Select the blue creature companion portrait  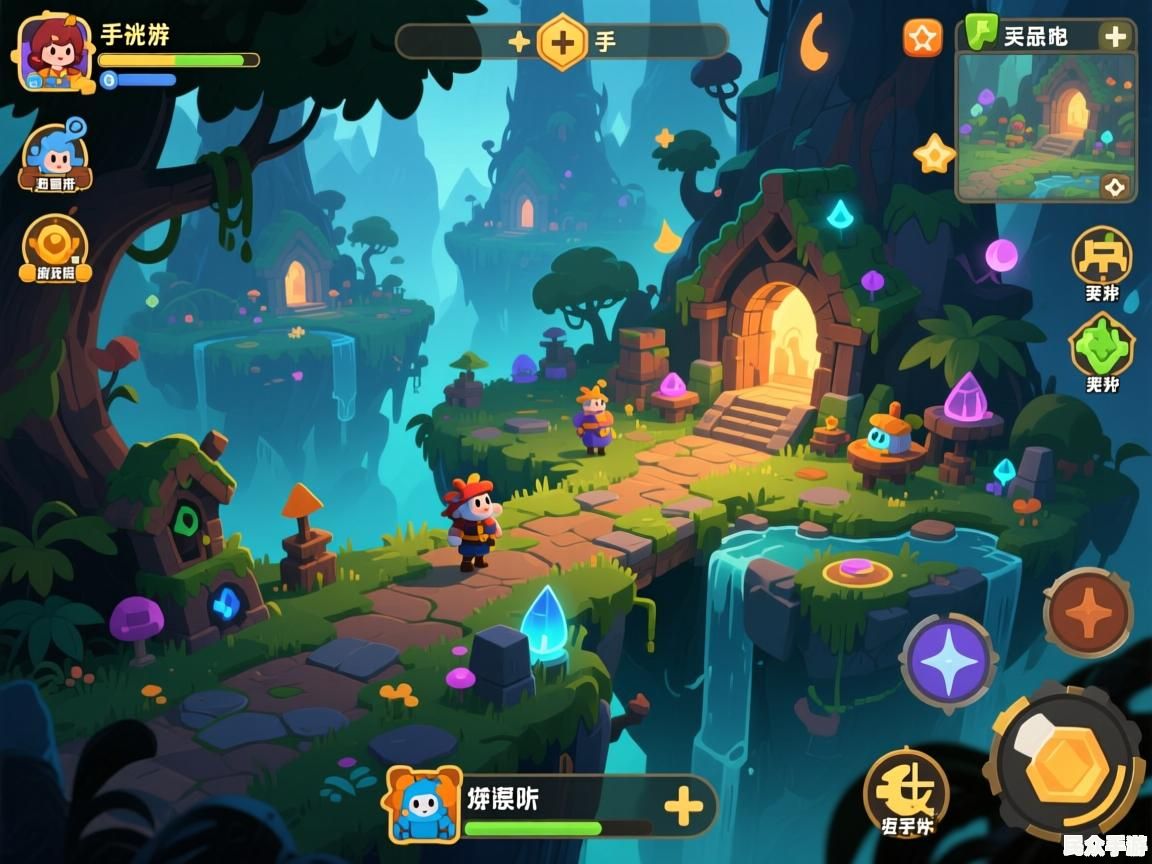(x=424, y=803)
